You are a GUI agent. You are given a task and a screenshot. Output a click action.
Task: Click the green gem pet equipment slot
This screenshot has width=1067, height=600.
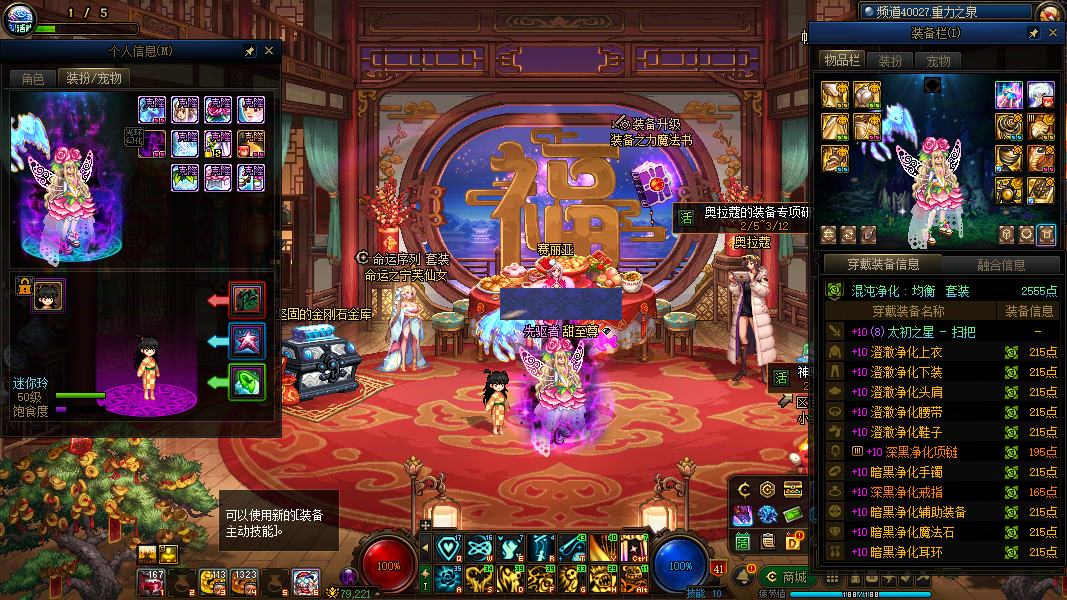(x=247, y=383)
